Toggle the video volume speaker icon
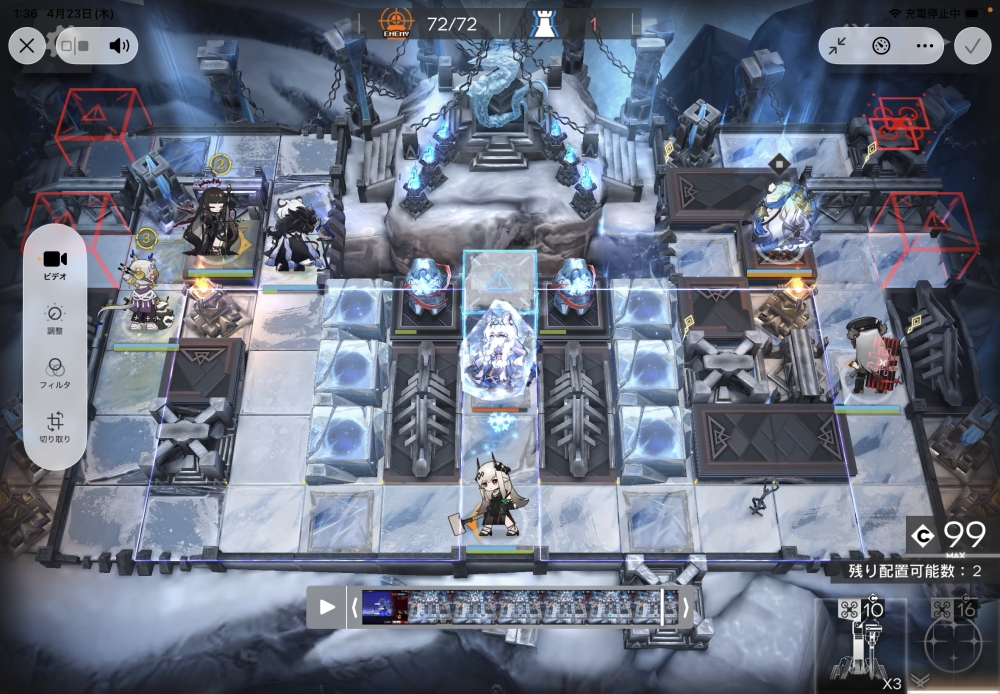This screenshot has height=694, width=1000. pyautogui.click(x=120, y=45)
